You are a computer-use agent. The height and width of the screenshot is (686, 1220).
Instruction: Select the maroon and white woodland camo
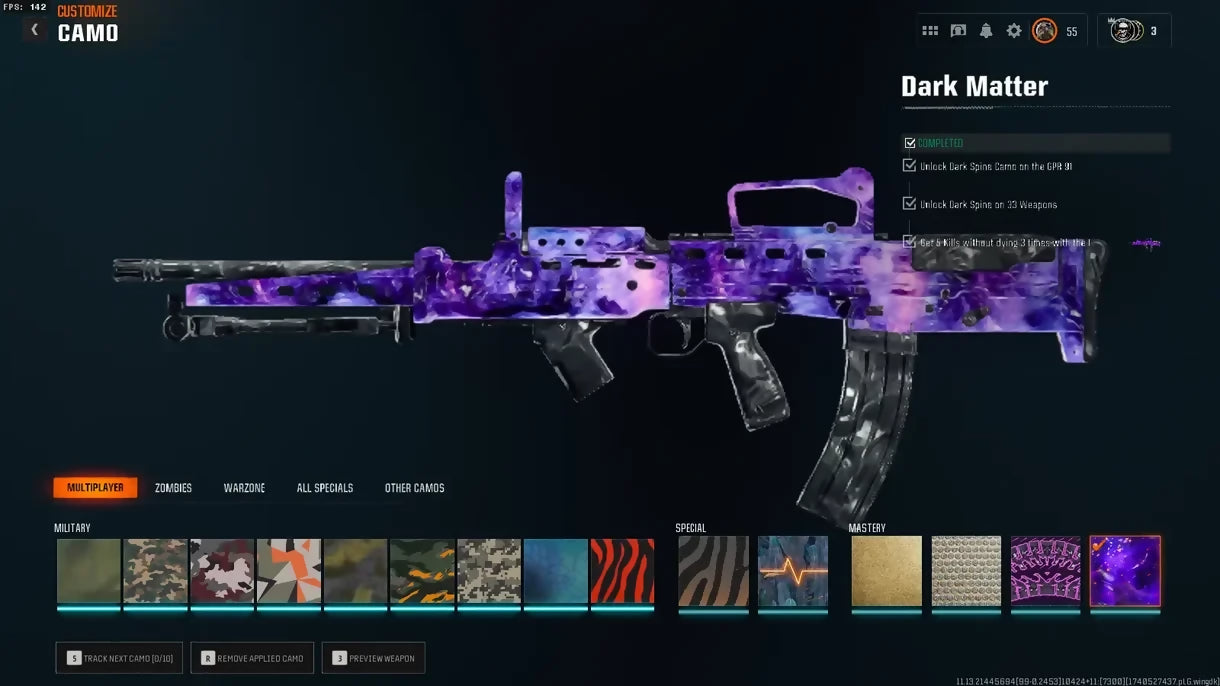(222, 571)
